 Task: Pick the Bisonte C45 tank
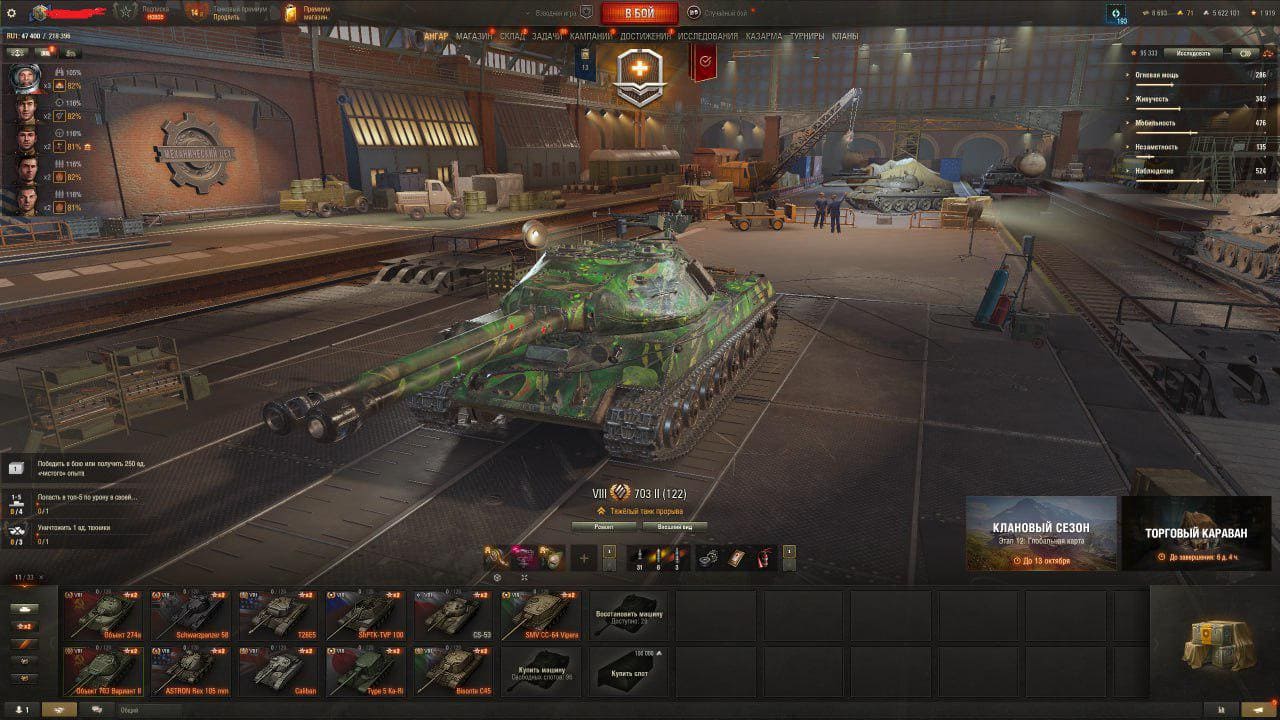[453, 670]
